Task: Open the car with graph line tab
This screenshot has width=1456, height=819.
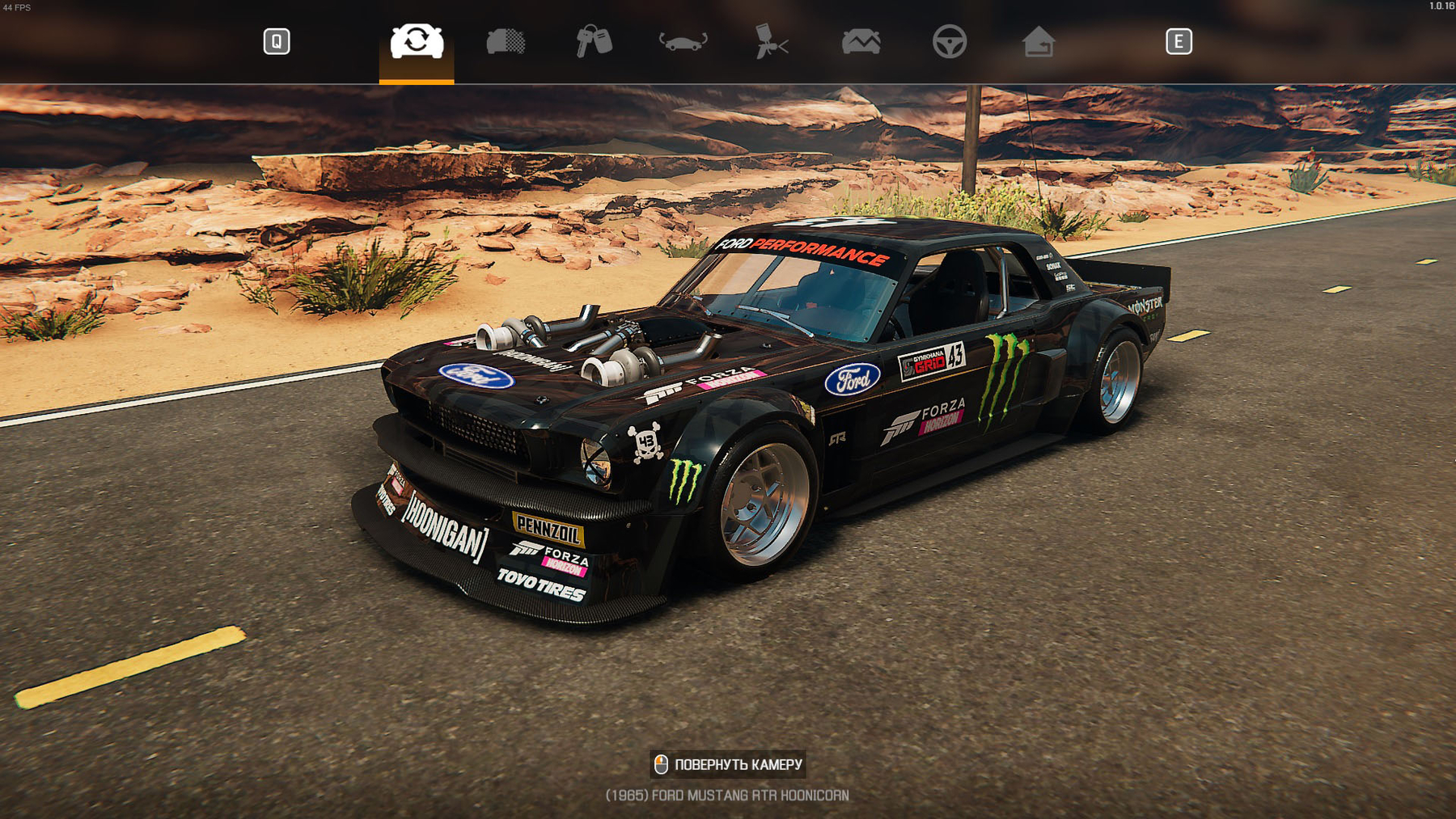Action: point(861,41)
